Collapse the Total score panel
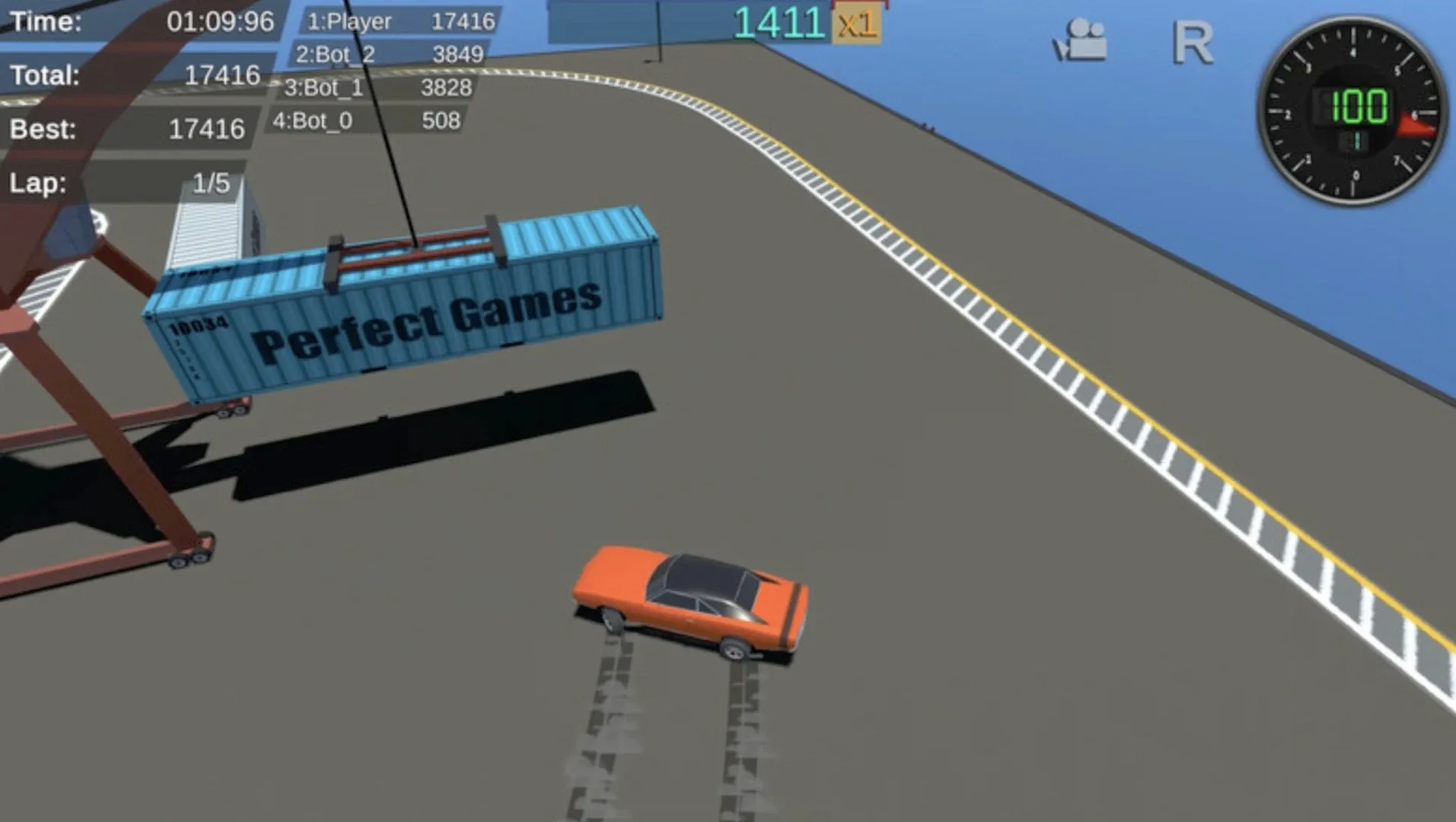 126,75
